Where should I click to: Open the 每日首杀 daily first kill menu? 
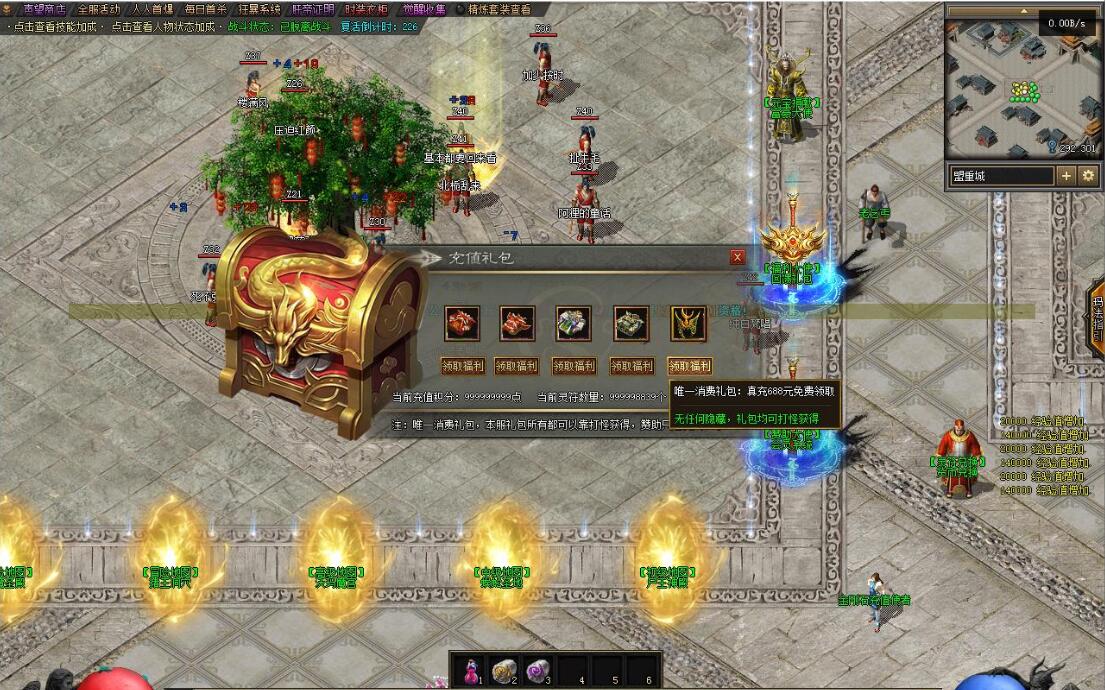tap(206, 9)
